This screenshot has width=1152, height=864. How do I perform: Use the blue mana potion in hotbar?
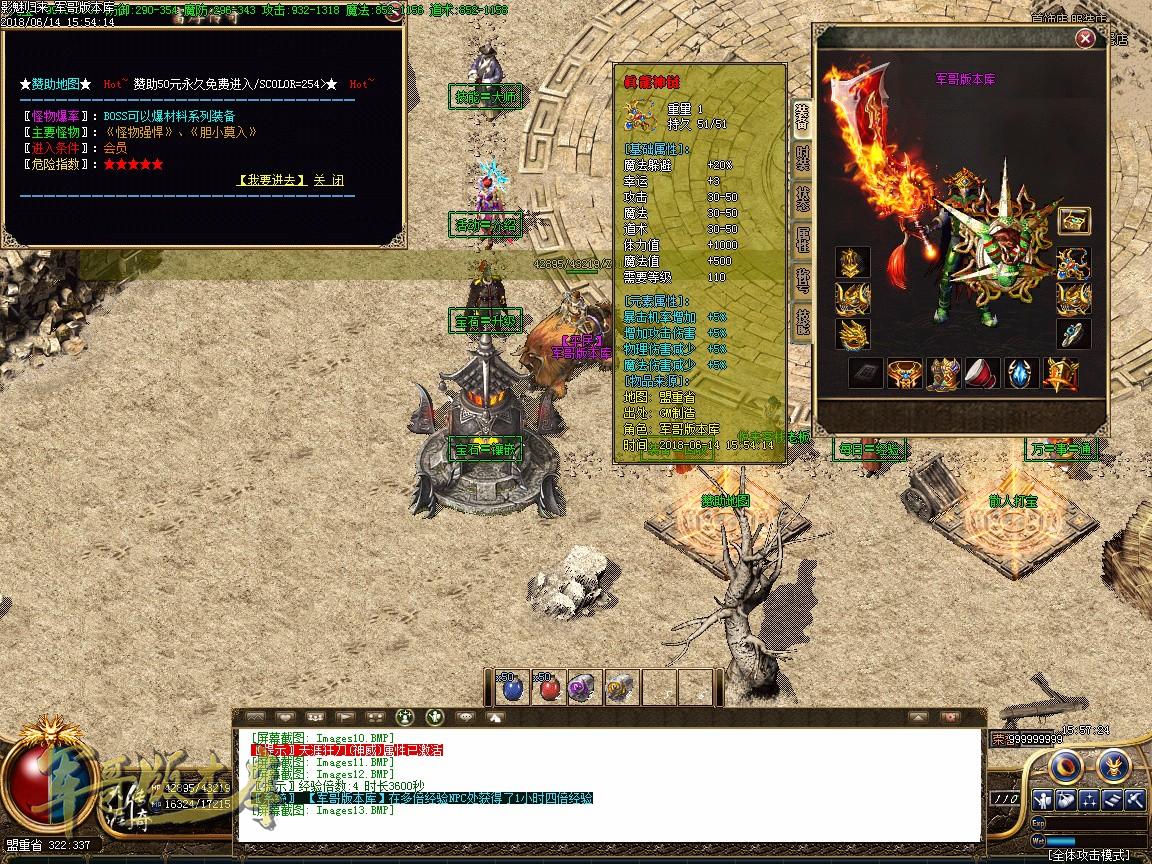click(x=513, y=687)
